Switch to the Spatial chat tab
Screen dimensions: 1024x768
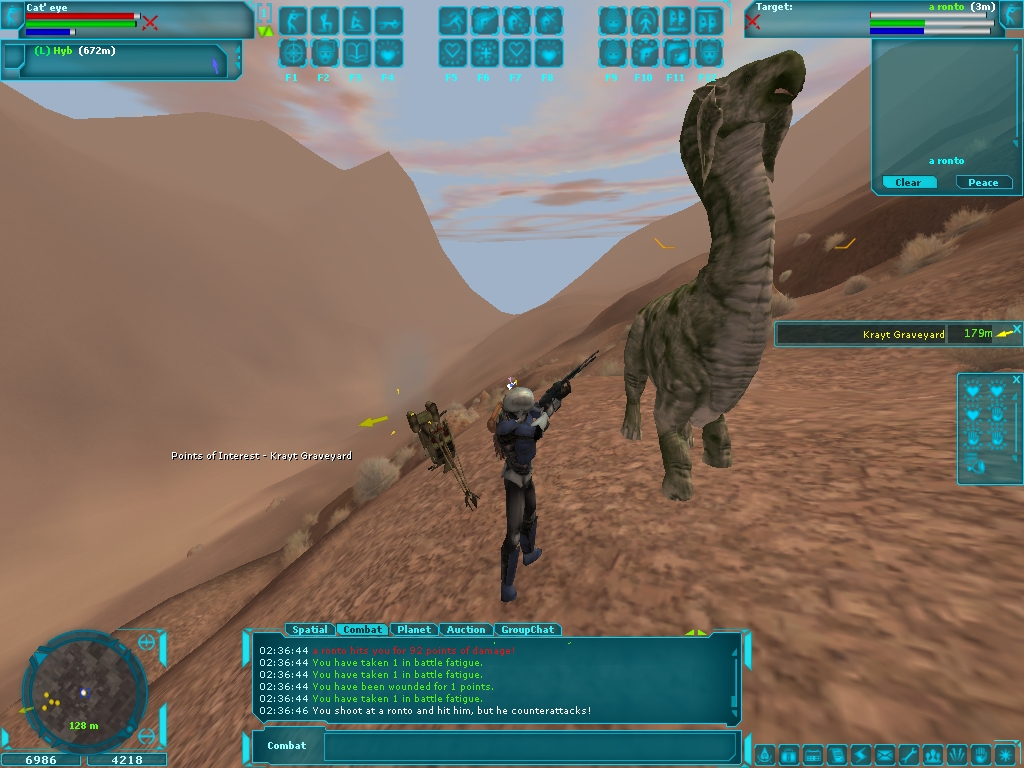pyautogui.click(x=309, y=630)
